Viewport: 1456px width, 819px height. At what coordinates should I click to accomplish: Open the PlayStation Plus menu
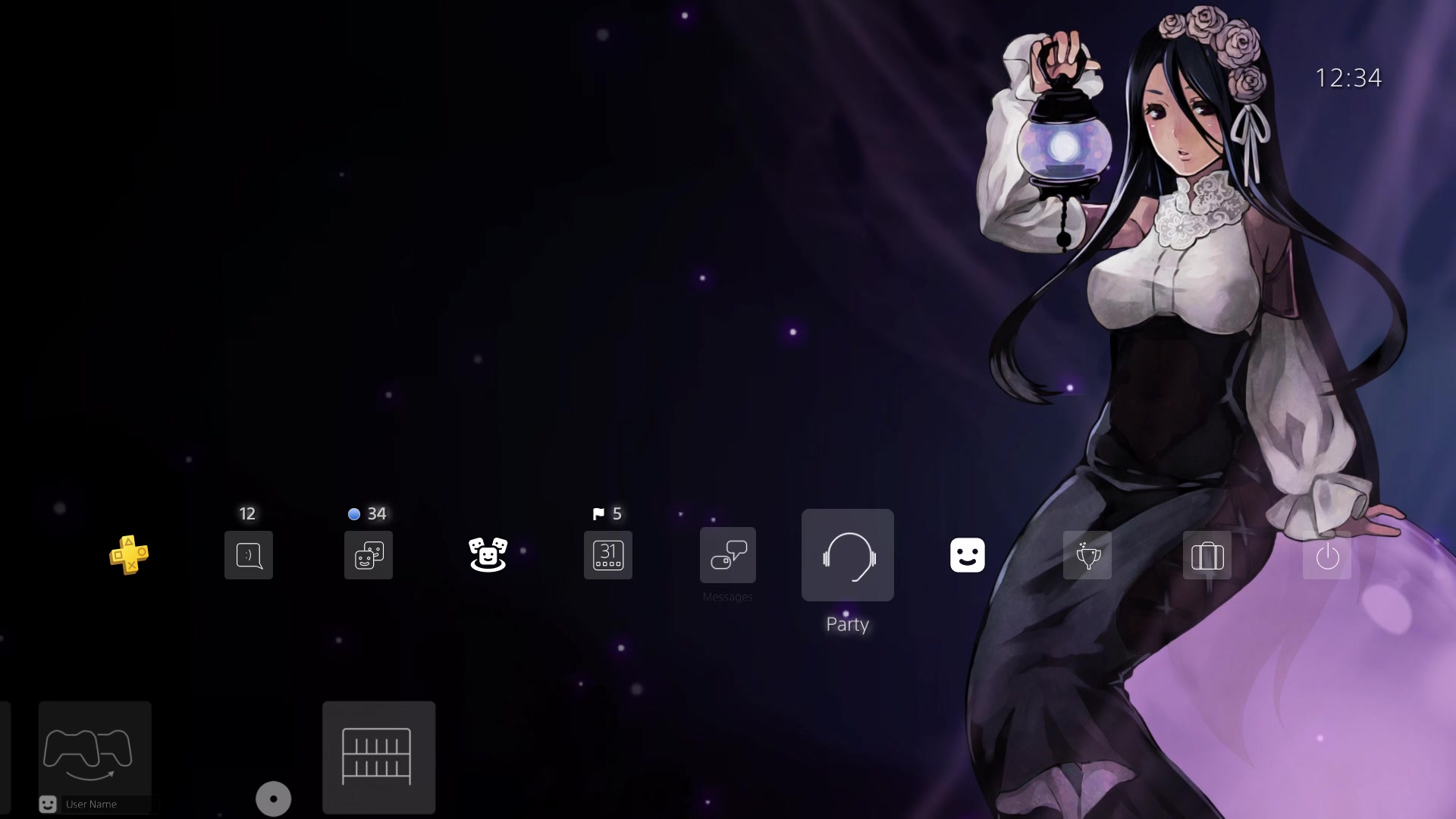point(129,556)
